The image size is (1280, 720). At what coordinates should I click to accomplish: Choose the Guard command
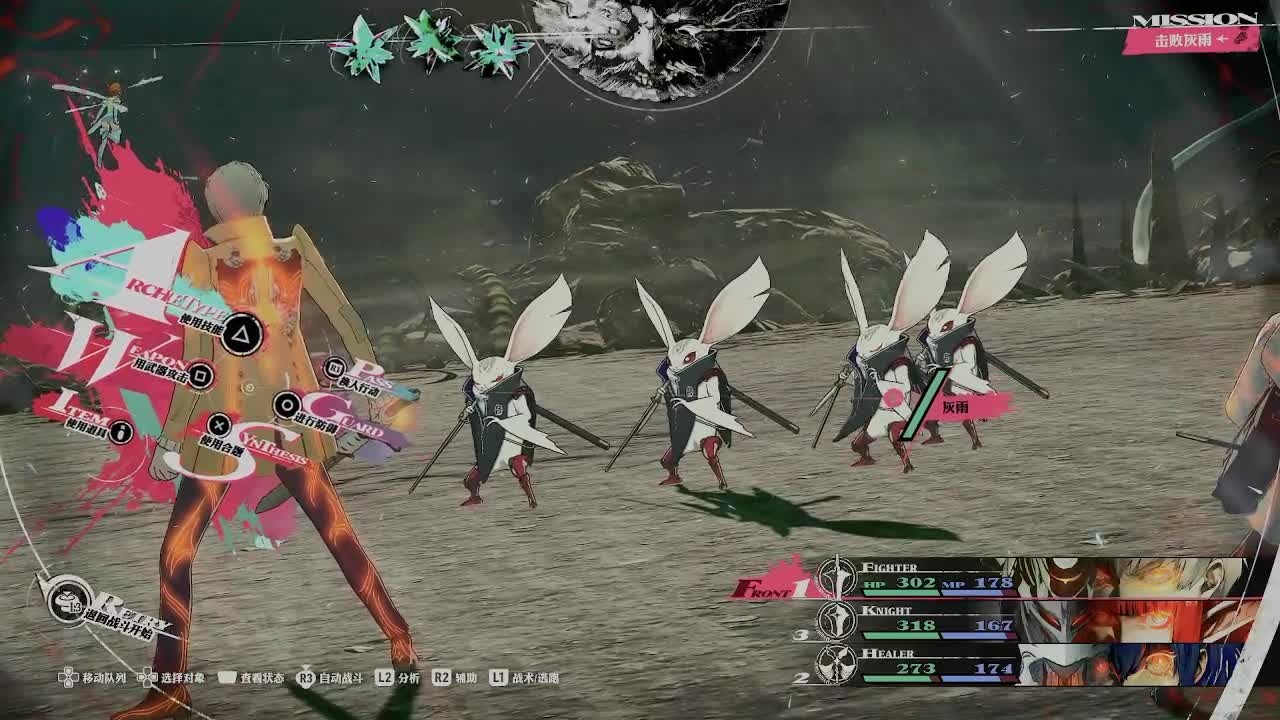[287, 405]
